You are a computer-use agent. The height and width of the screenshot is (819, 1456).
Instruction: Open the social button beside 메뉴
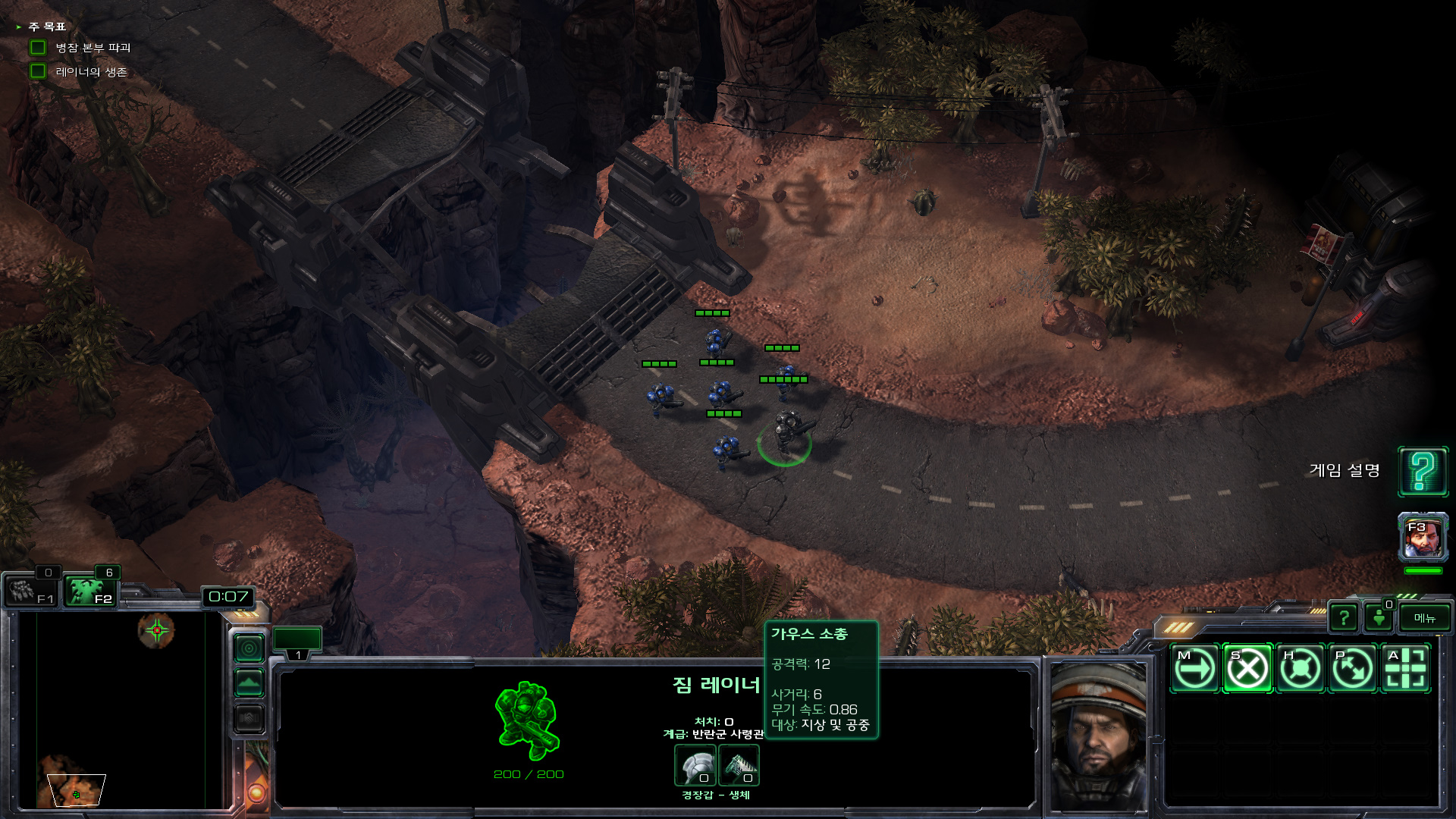(x=1379, y=618)
